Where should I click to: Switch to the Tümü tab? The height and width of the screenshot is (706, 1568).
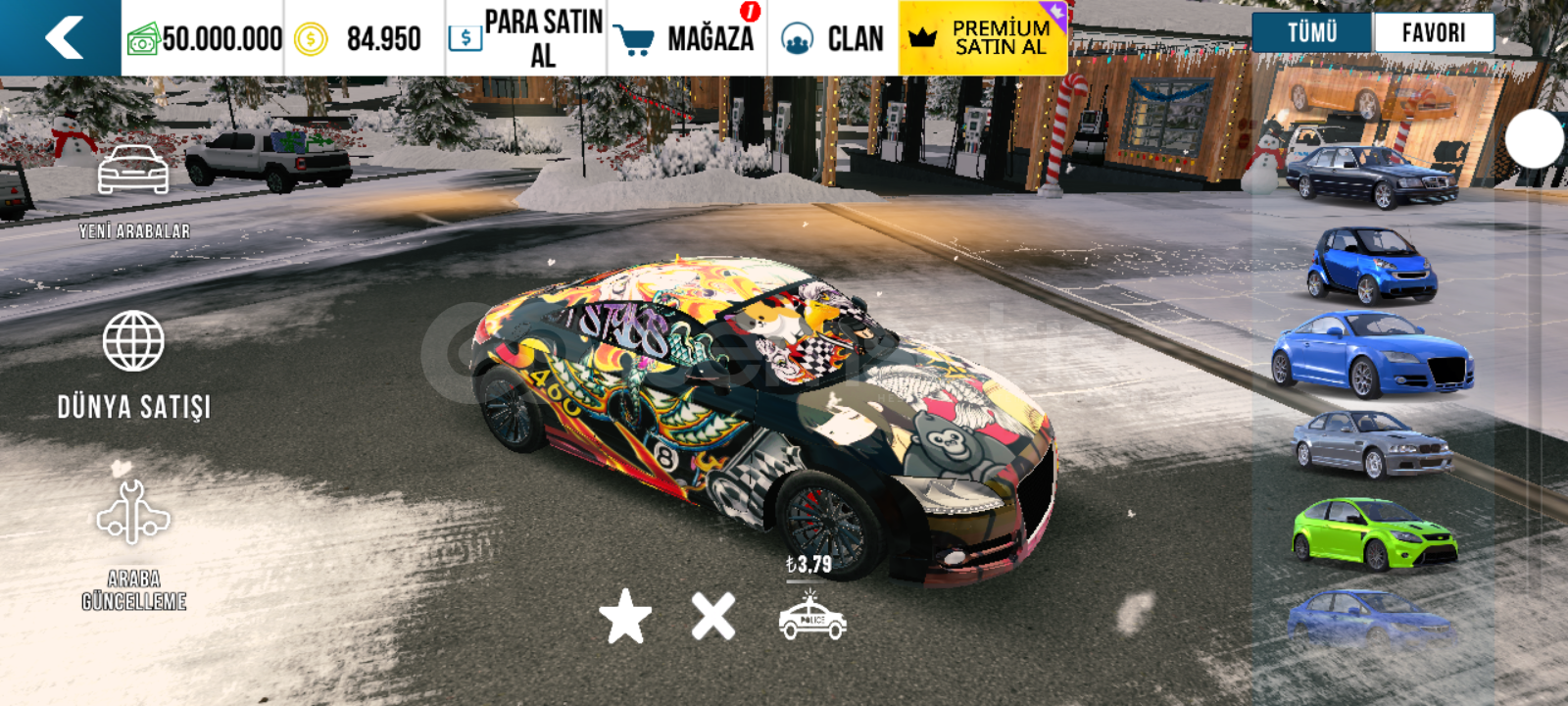1312,32
